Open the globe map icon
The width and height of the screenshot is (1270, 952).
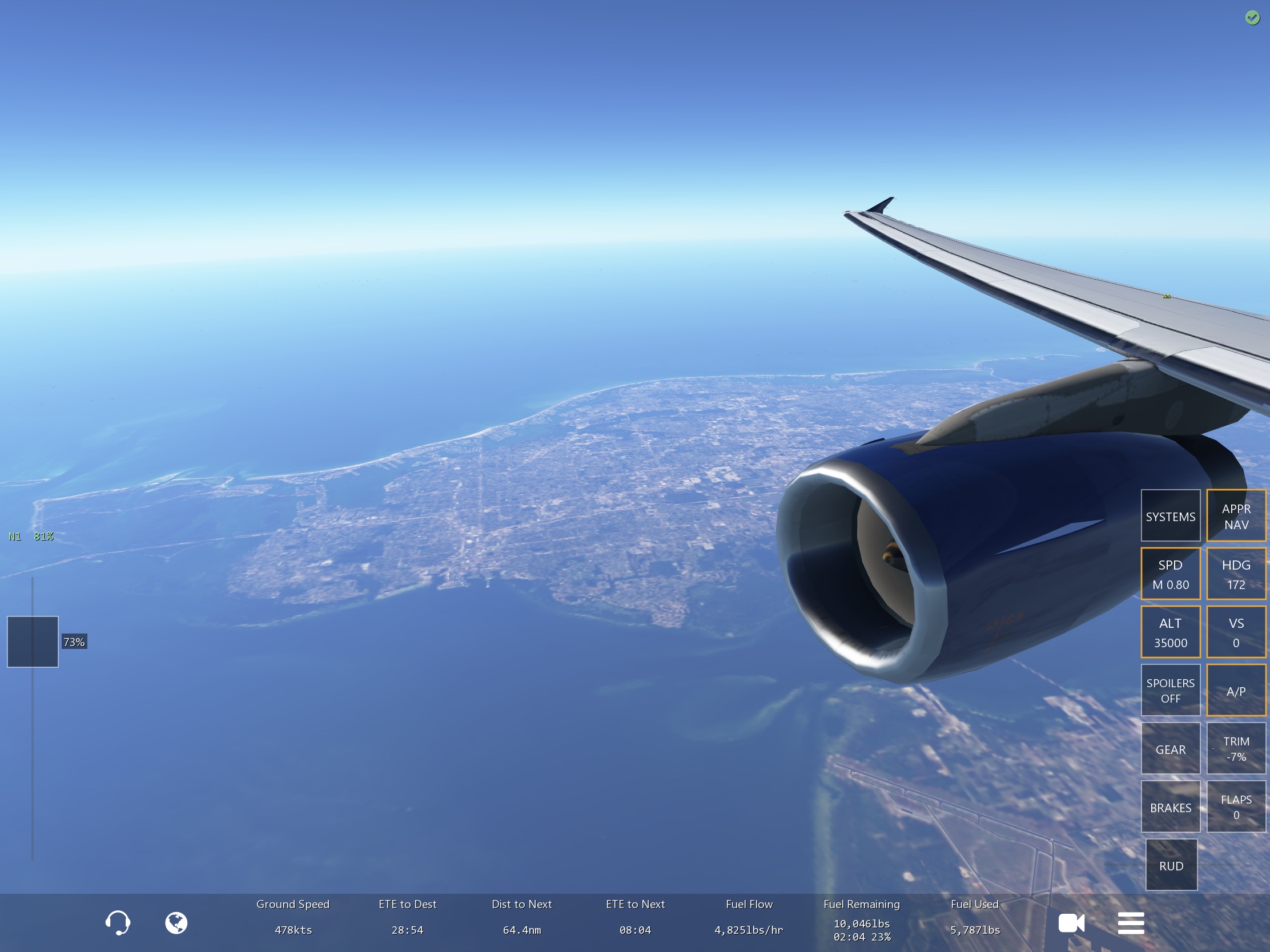[176, 923]
